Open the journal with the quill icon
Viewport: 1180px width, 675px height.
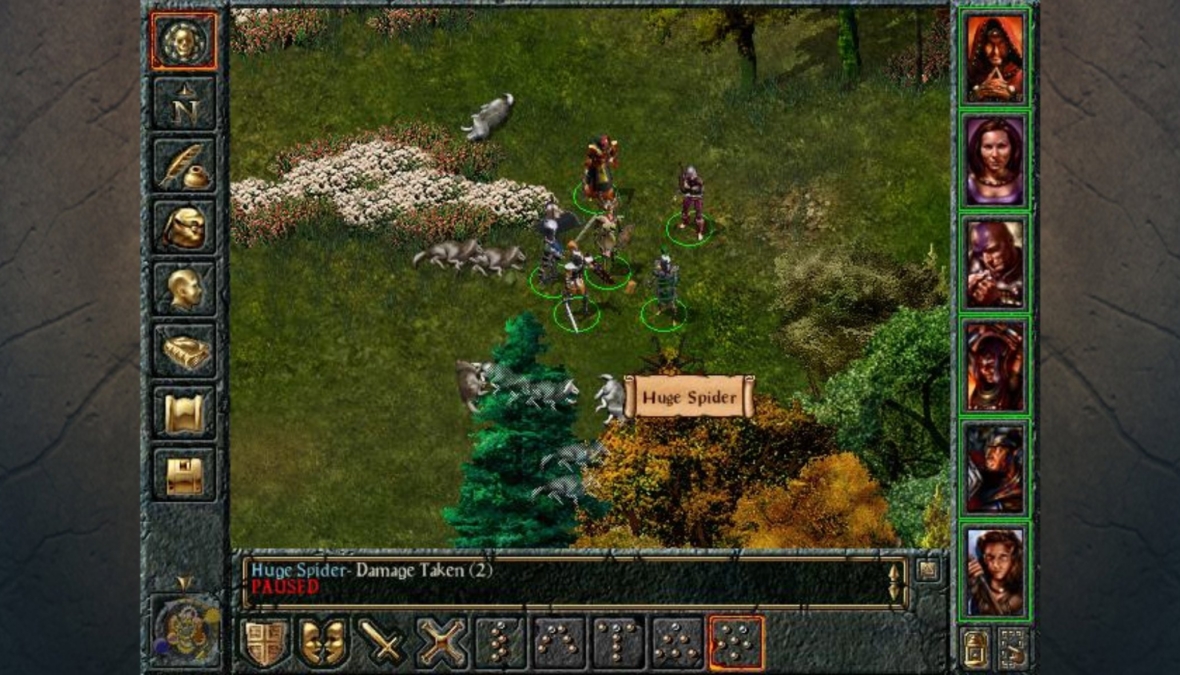pyautogui.click(x=184, y=165)
